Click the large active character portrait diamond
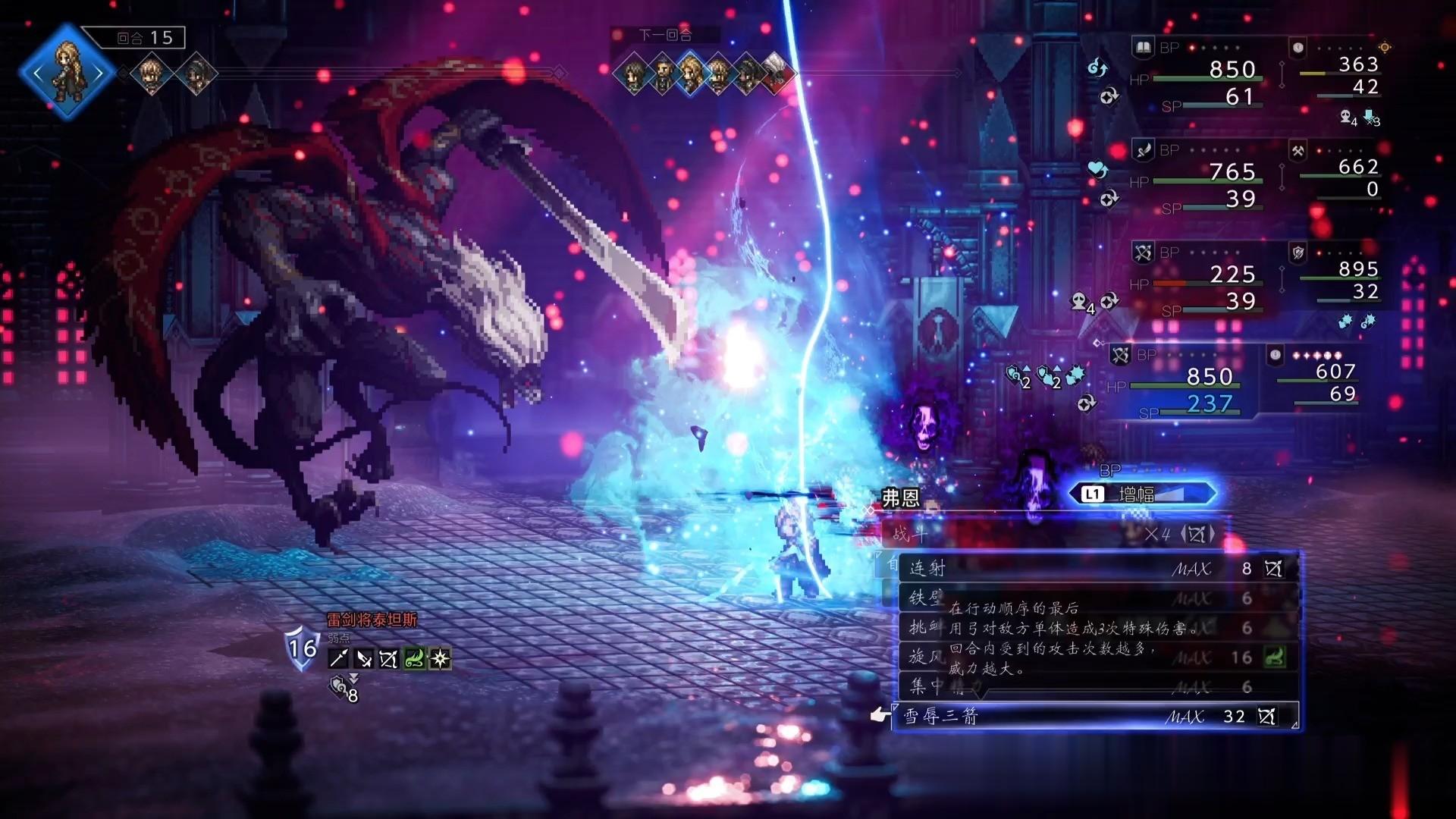 [x=67, y=73]
